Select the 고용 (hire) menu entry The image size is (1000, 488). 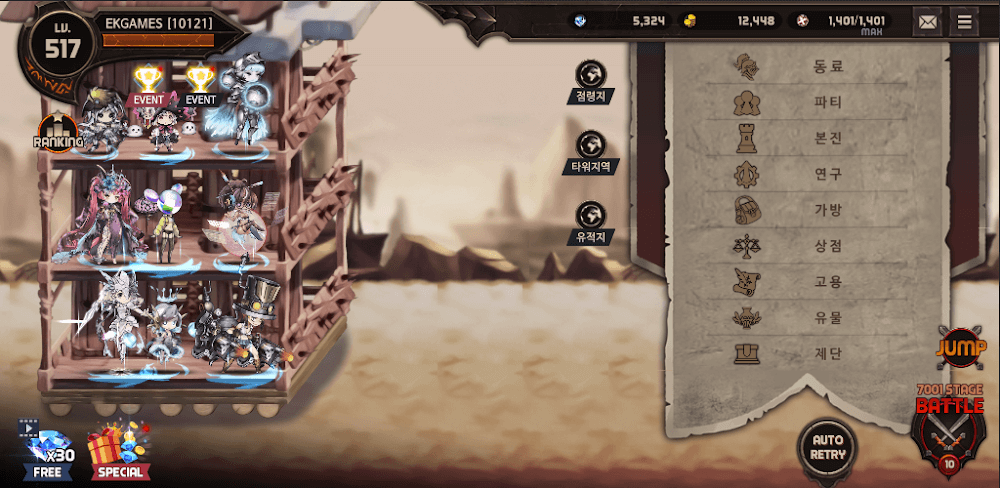[x=790, y=283]
